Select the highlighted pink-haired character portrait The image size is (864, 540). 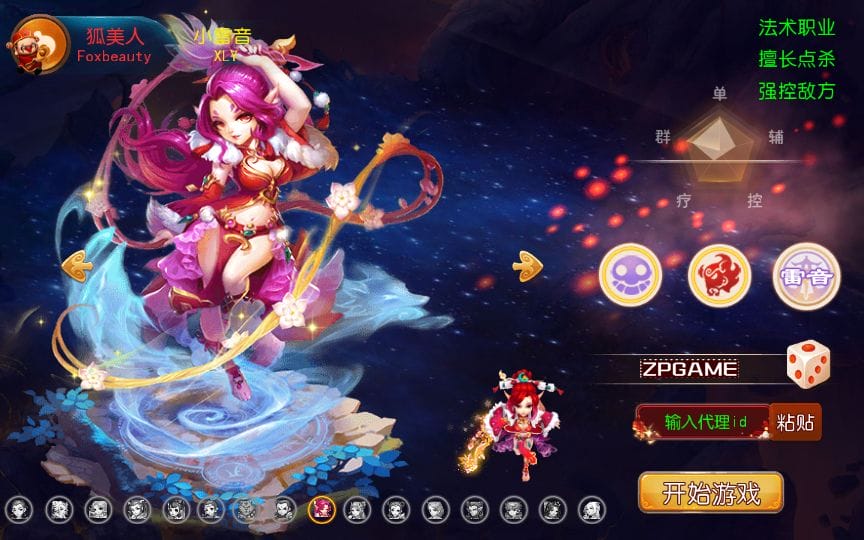[x=321, y=509]
